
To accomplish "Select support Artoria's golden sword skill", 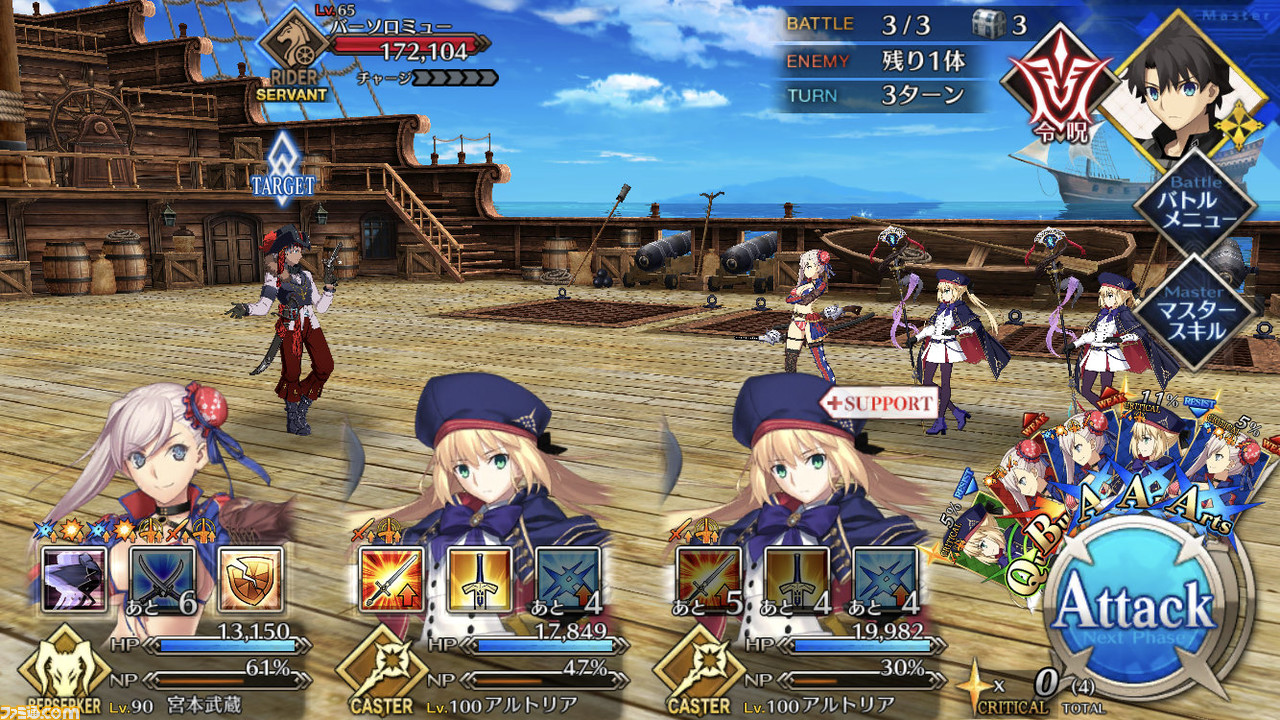I will point(797,579).
